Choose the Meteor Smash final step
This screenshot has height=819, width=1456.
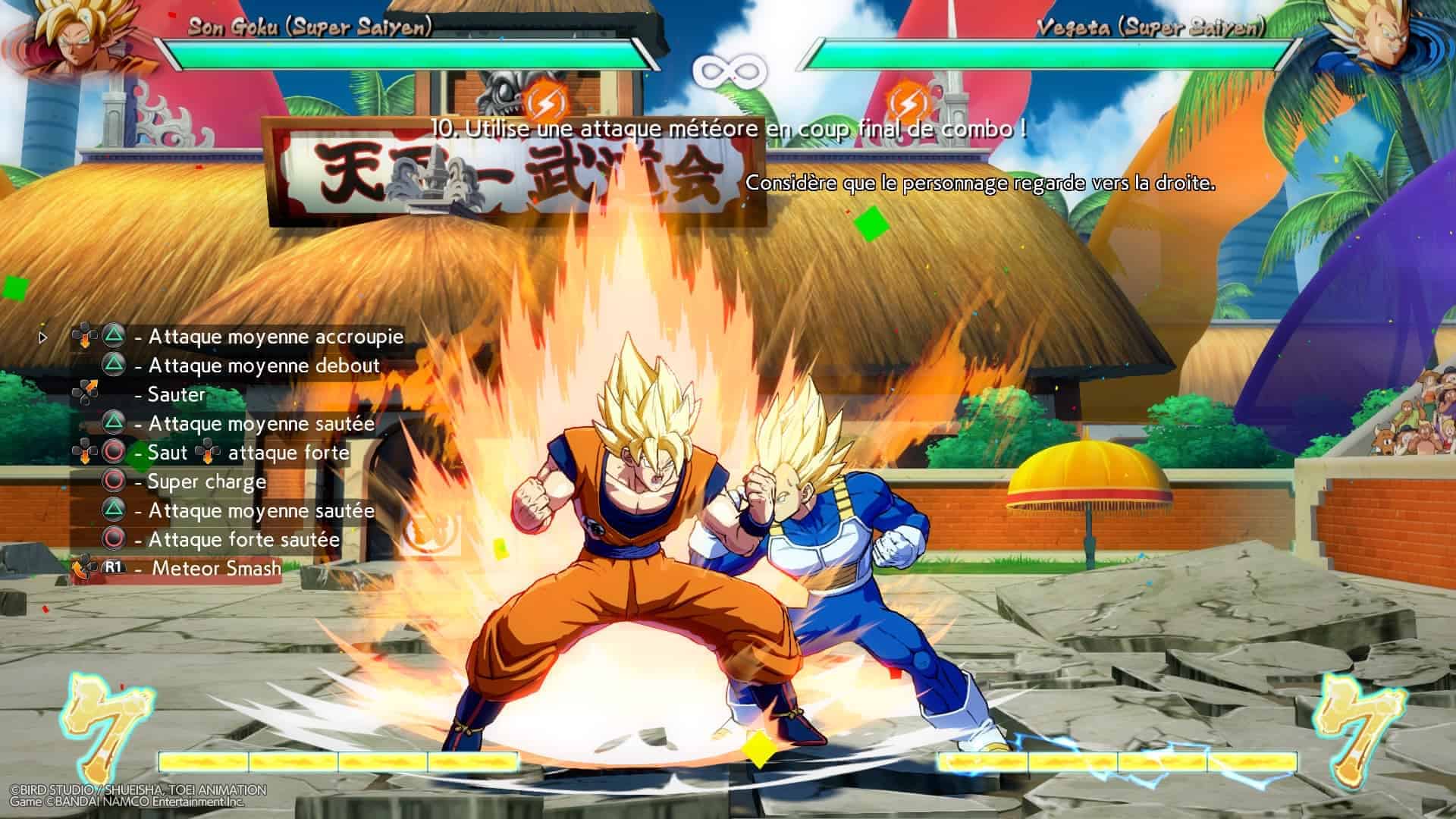coord(216,568)
